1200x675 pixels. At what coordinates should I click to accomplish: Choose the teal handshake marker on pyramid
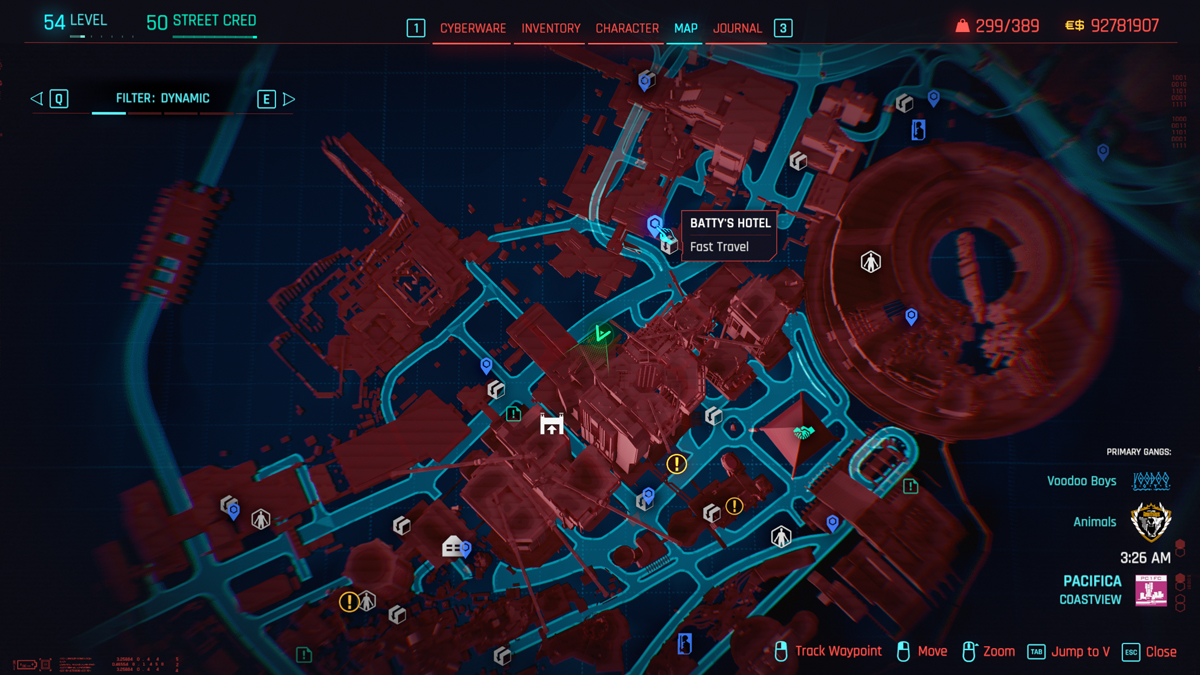pos(803,432)
